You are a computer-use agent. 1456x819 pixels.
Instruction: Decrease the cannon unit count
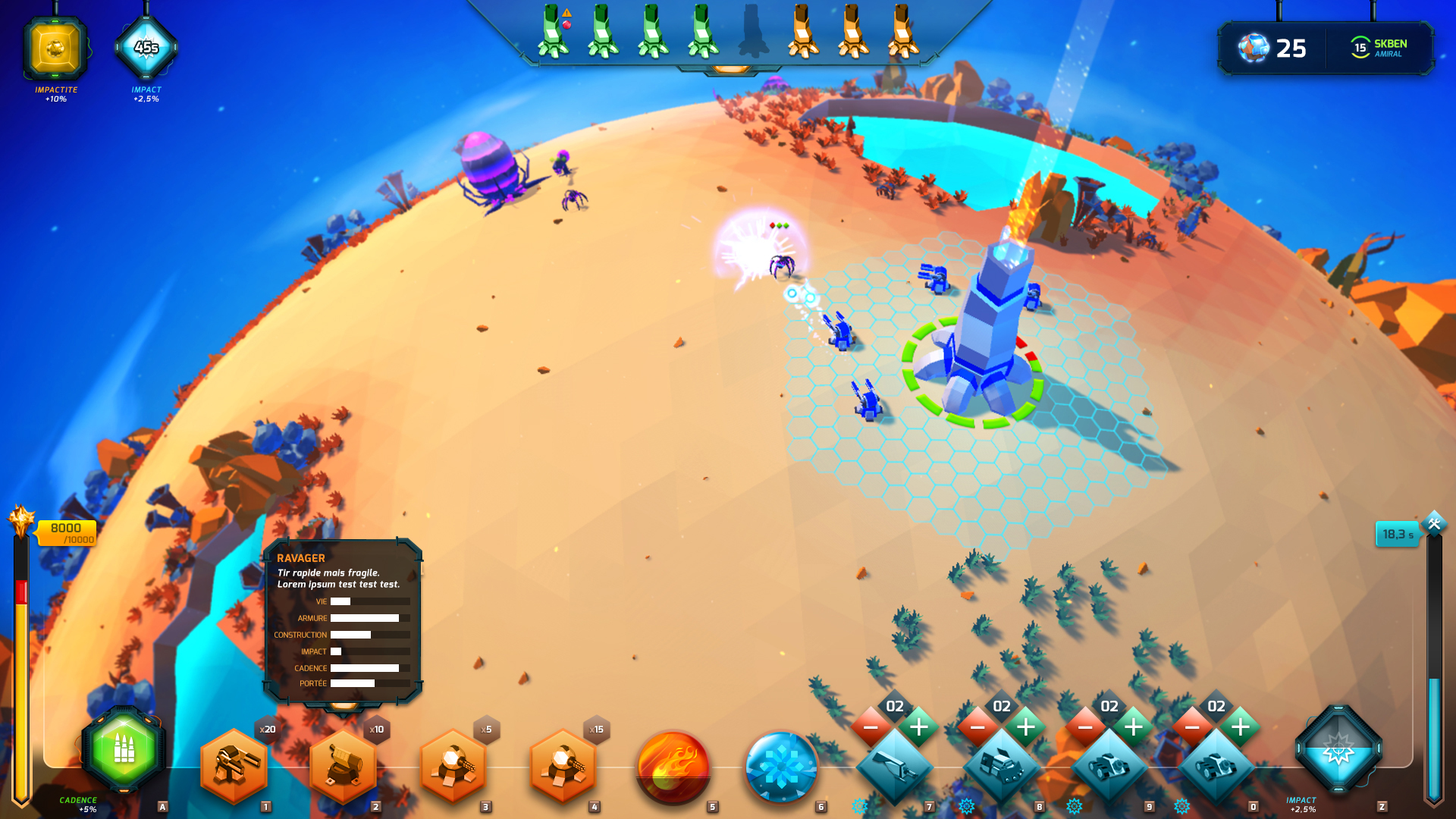tap(871, 728)
